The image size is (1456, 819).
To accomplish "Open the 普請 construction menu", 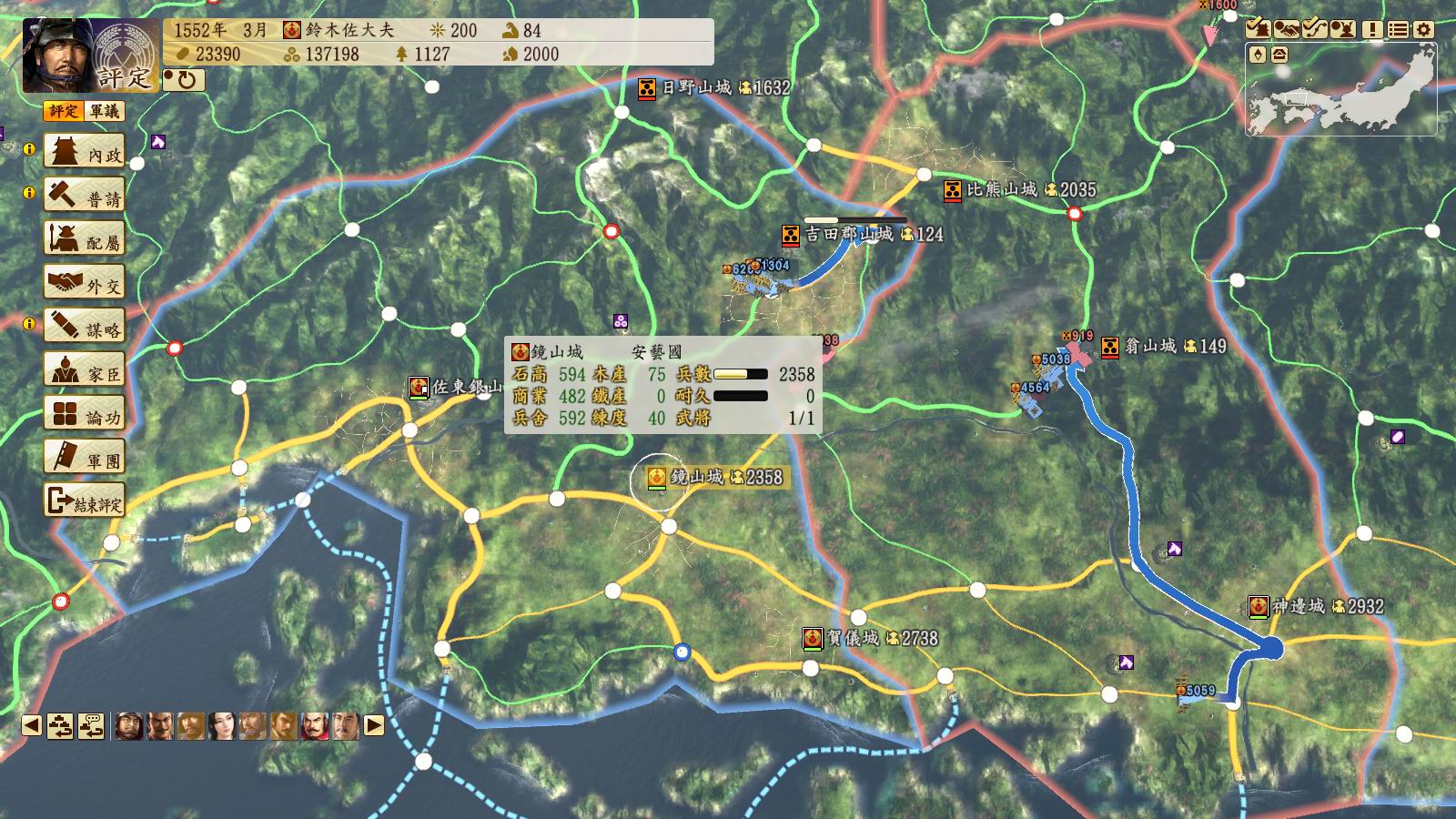I will coord(85,196).
